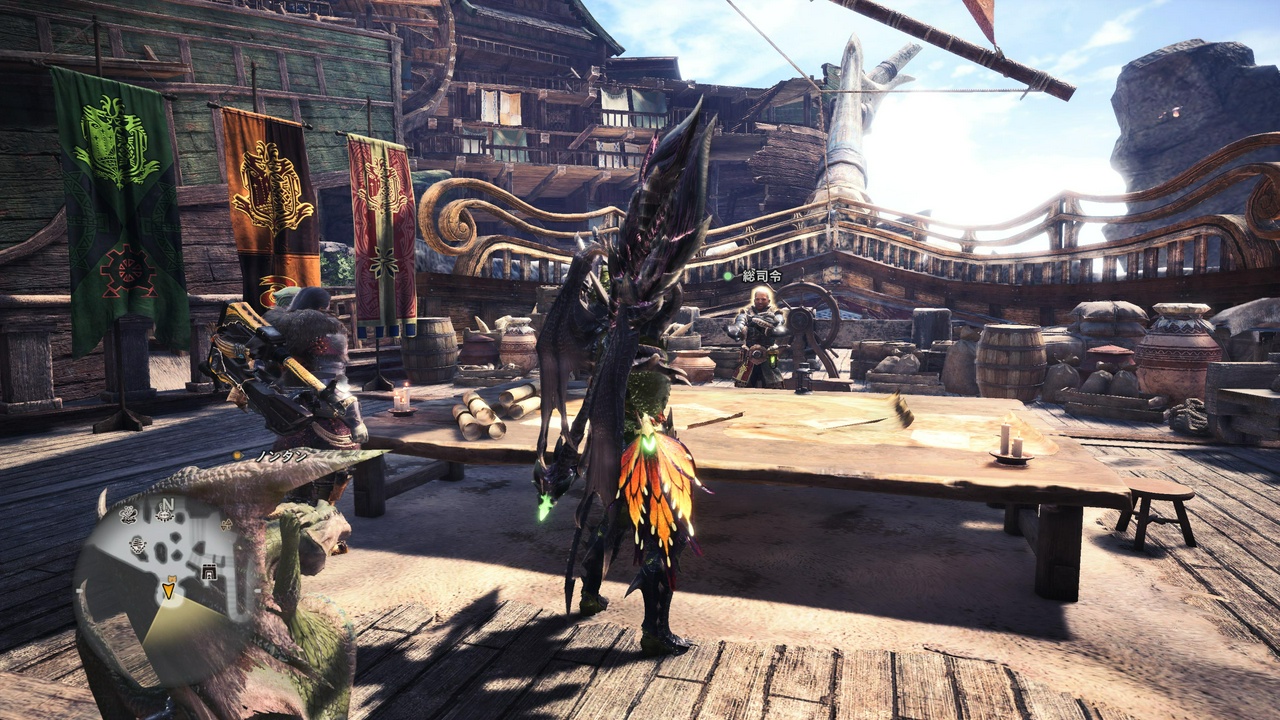The image size is (1280, 720).
Task: Select the yellow player arrow marker on the minimap
Action: [168, 590]
